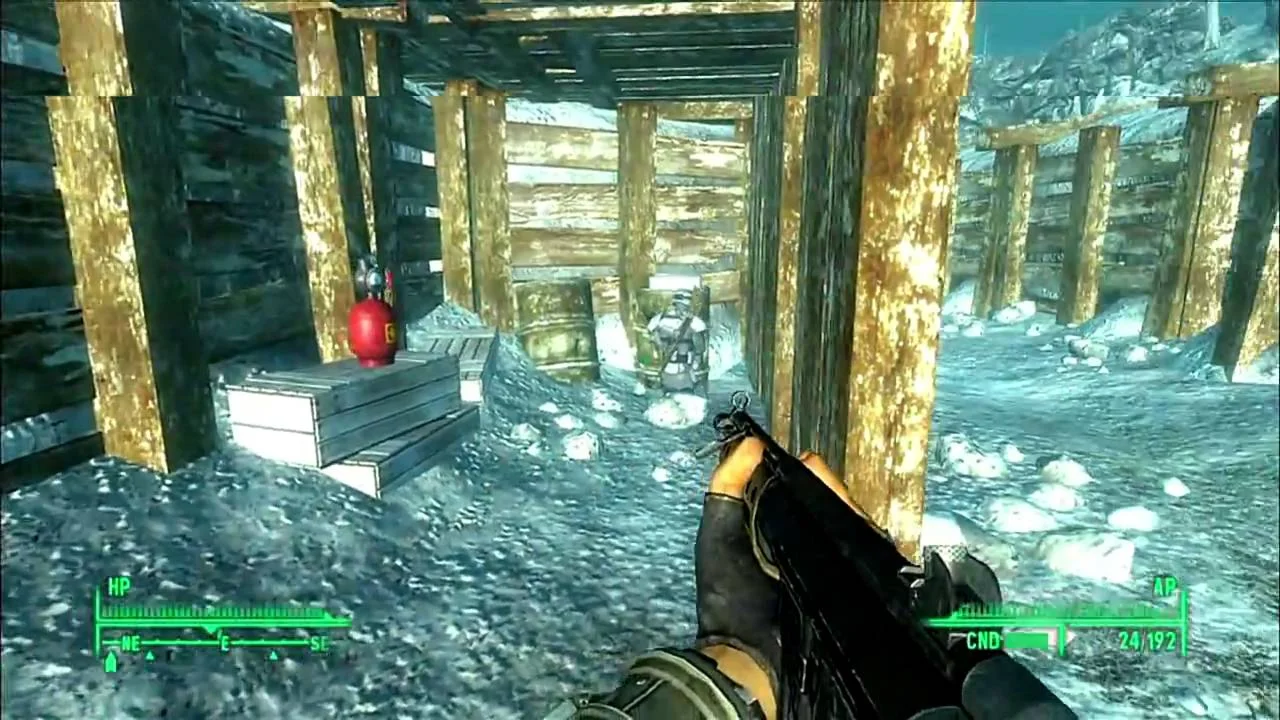The image size is (1280, 720).
Task: Click the right enemy blip on the compass
Action: 272,655
